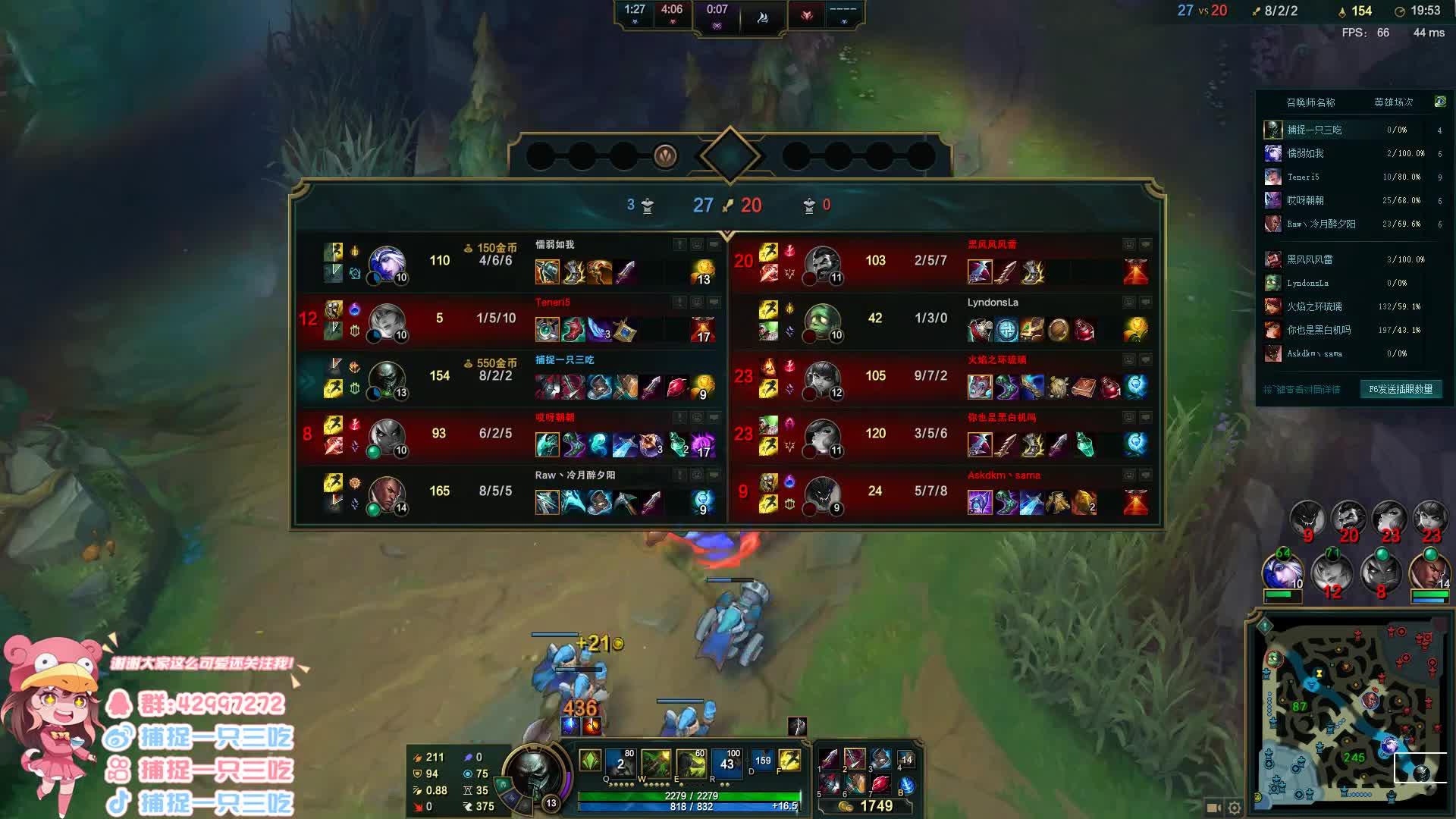Select the Ashe ally portrait above minimap
The image size is (1456, 819).
pyautogui.click(x=1282, y=573)
